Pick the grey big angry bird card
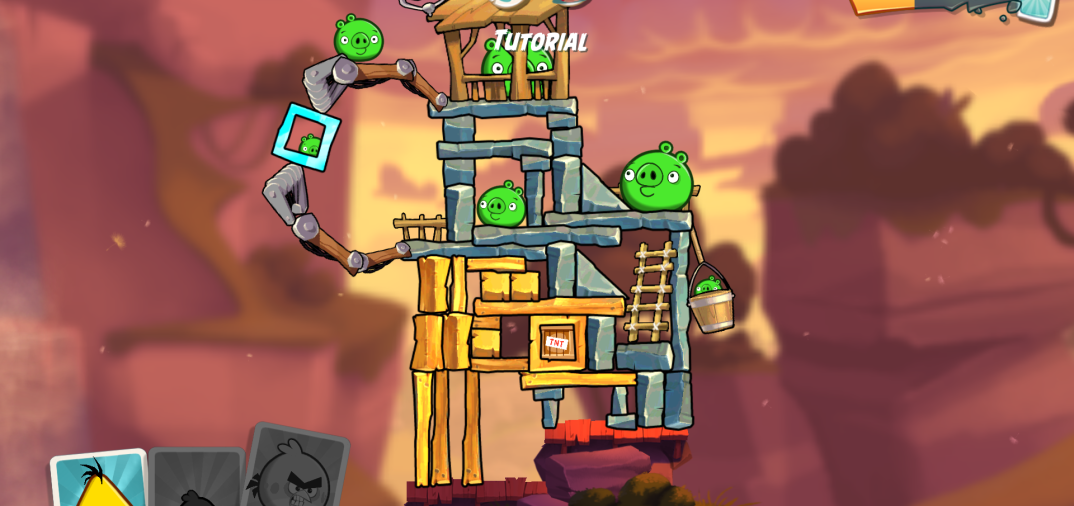 [x=294, y=470]
